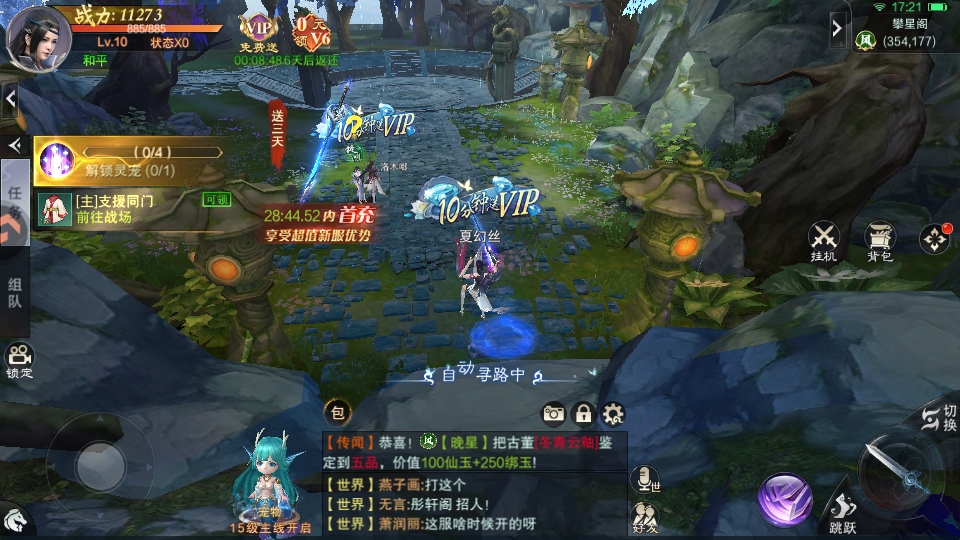Image resolution: width=960 pixels, height=540 pixels.
Task: Open the 包 bag button above chat
Action: pos(337,412)
